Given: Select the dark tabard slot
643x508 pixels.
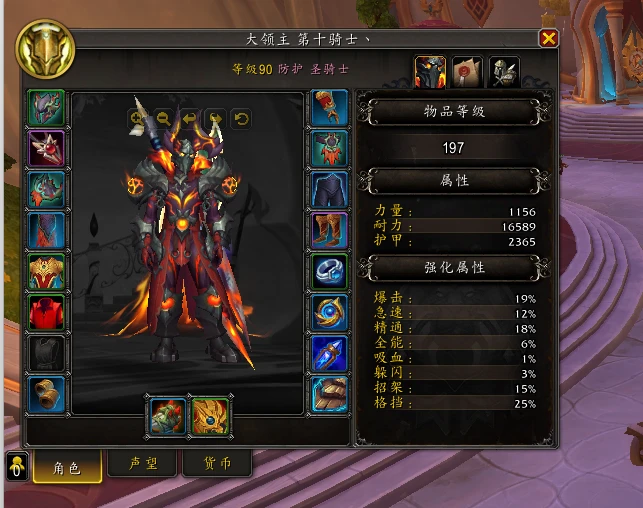Looking at the screenshot, I should [x=46, y=353].
